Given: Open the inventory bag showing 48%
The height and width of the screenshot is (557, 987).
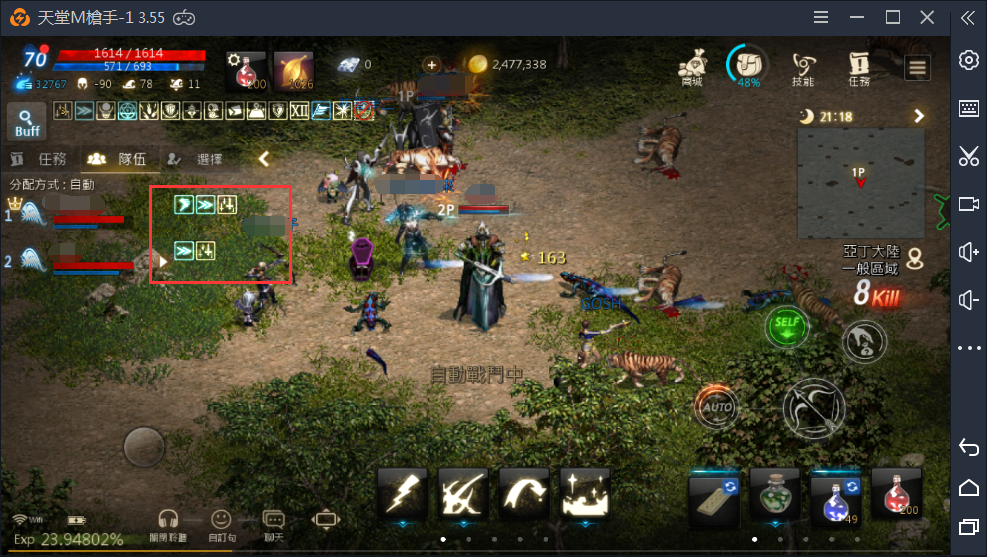Looking at the screenshot, I should click(748, 65).
